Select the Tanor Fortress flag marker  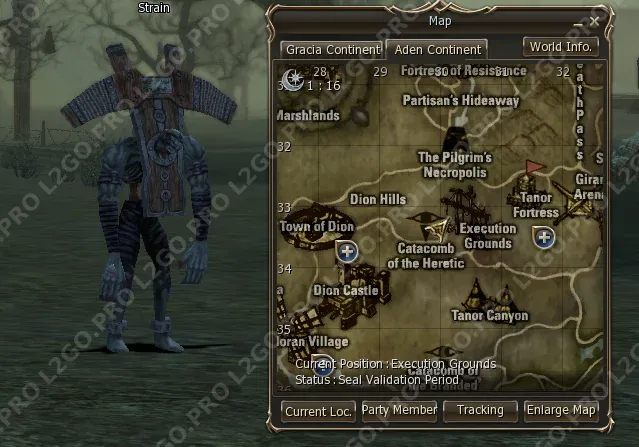tap(534, 168)
